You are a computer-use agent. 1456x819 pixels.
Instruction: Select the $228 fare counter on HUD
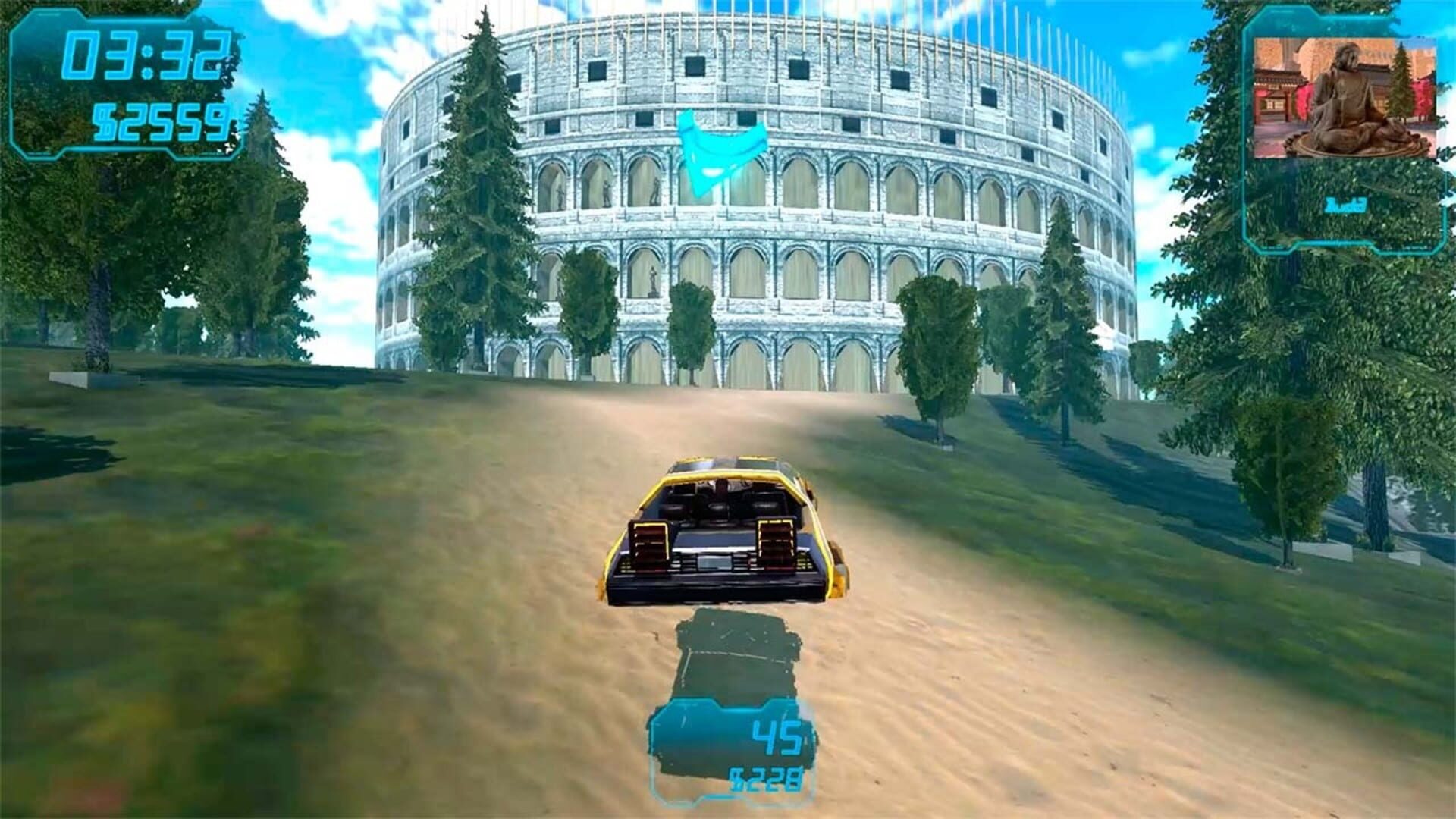tap(766, 777)
